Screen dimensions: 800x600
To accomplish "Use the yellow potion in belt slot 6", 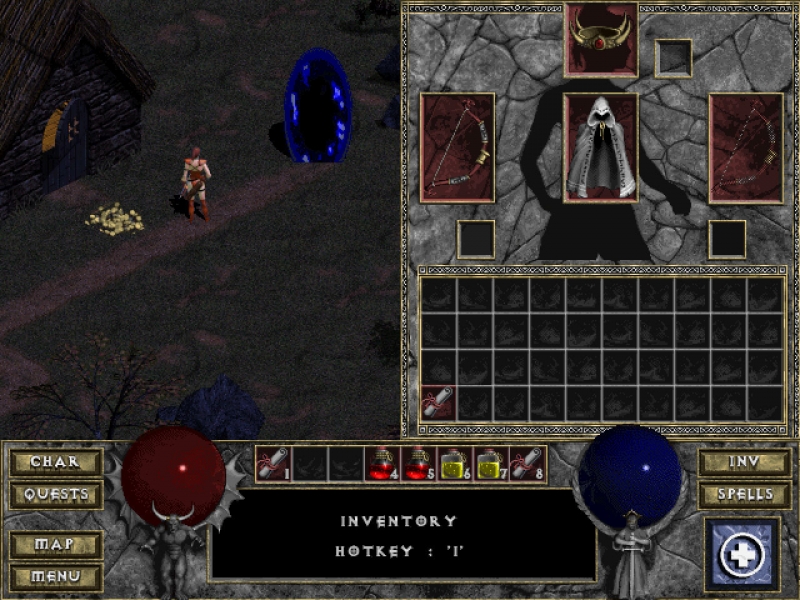I will pyautogui.click(x=455, y=463).
